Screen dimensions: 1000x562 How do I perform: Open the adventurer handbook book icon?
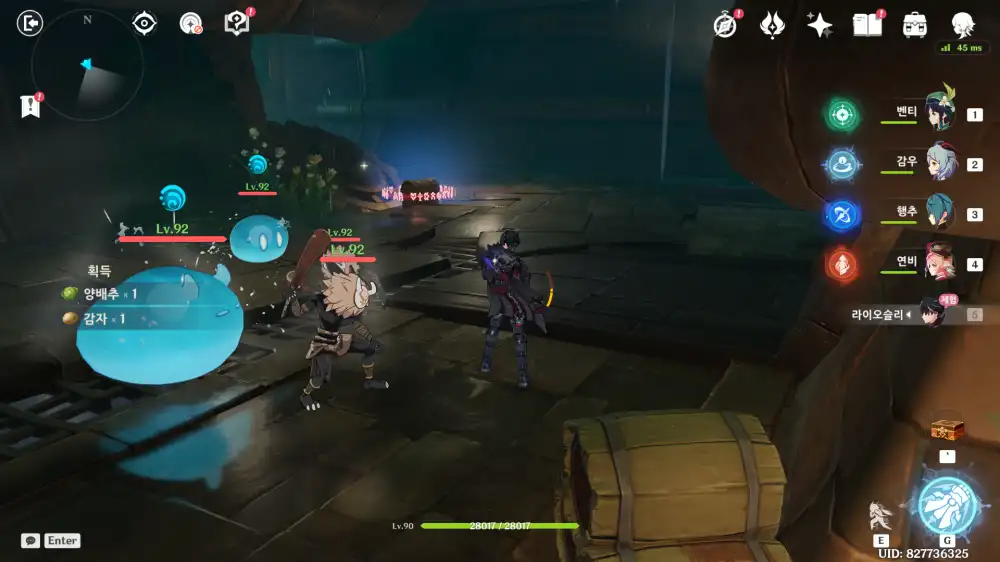[866, 26]
